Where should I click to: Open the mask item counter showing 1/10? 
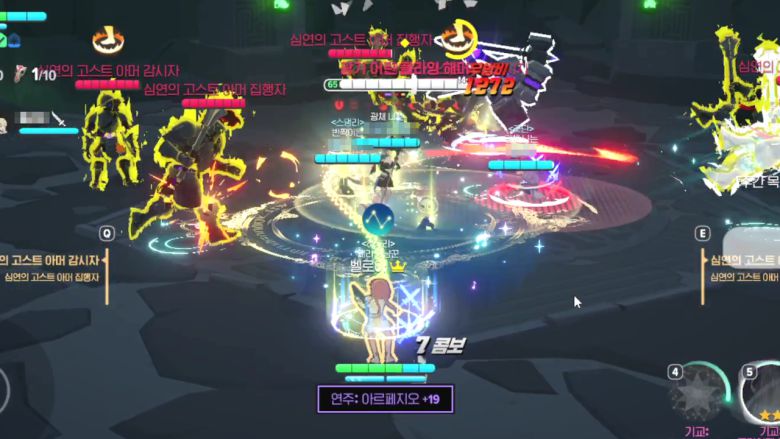tap(35, 74)
